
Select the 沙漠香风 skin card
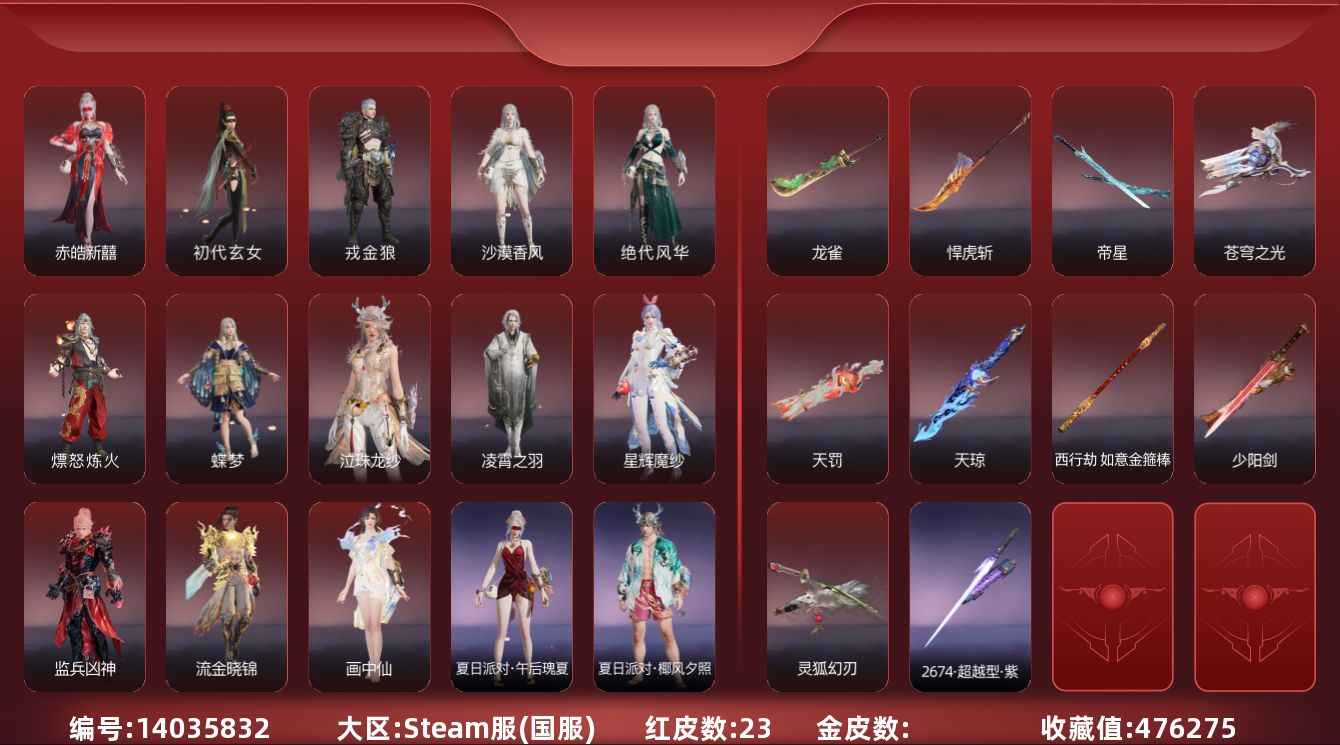(511, 180)
